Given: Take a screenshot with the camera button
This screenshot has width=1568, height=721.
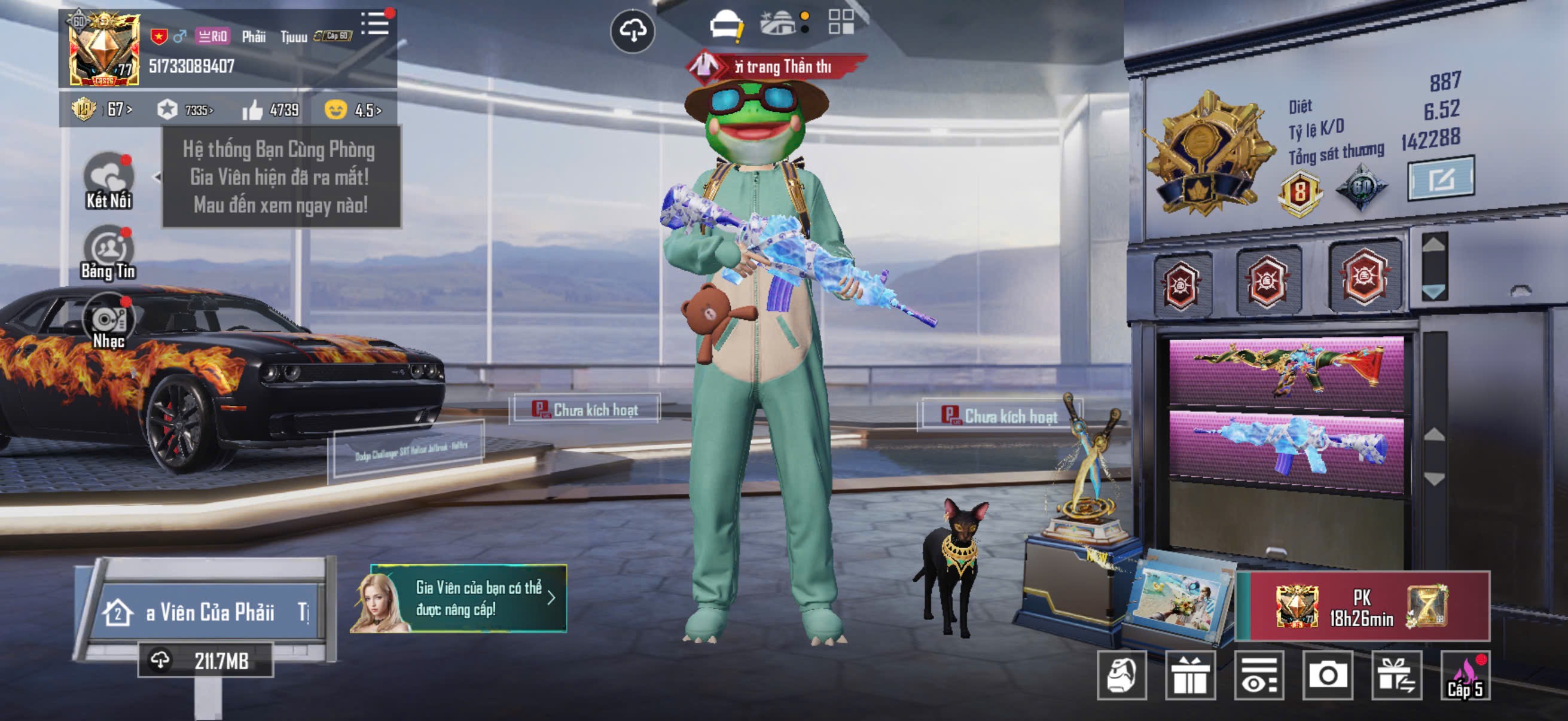Looking at the screenshot, I should pyautogui.click(x=1328, y=676).
